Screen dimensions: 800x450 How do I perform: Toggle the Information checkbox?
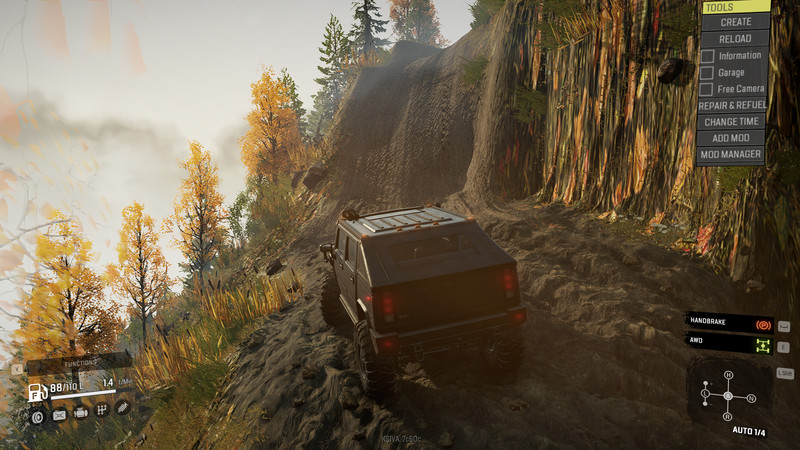[707, 55]
